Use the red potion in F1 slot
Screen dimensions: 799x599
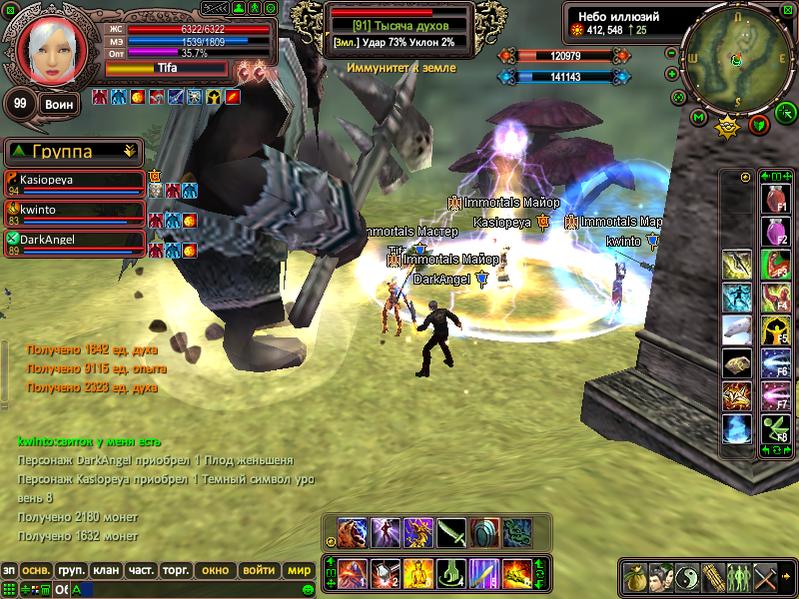coord(773,200)
